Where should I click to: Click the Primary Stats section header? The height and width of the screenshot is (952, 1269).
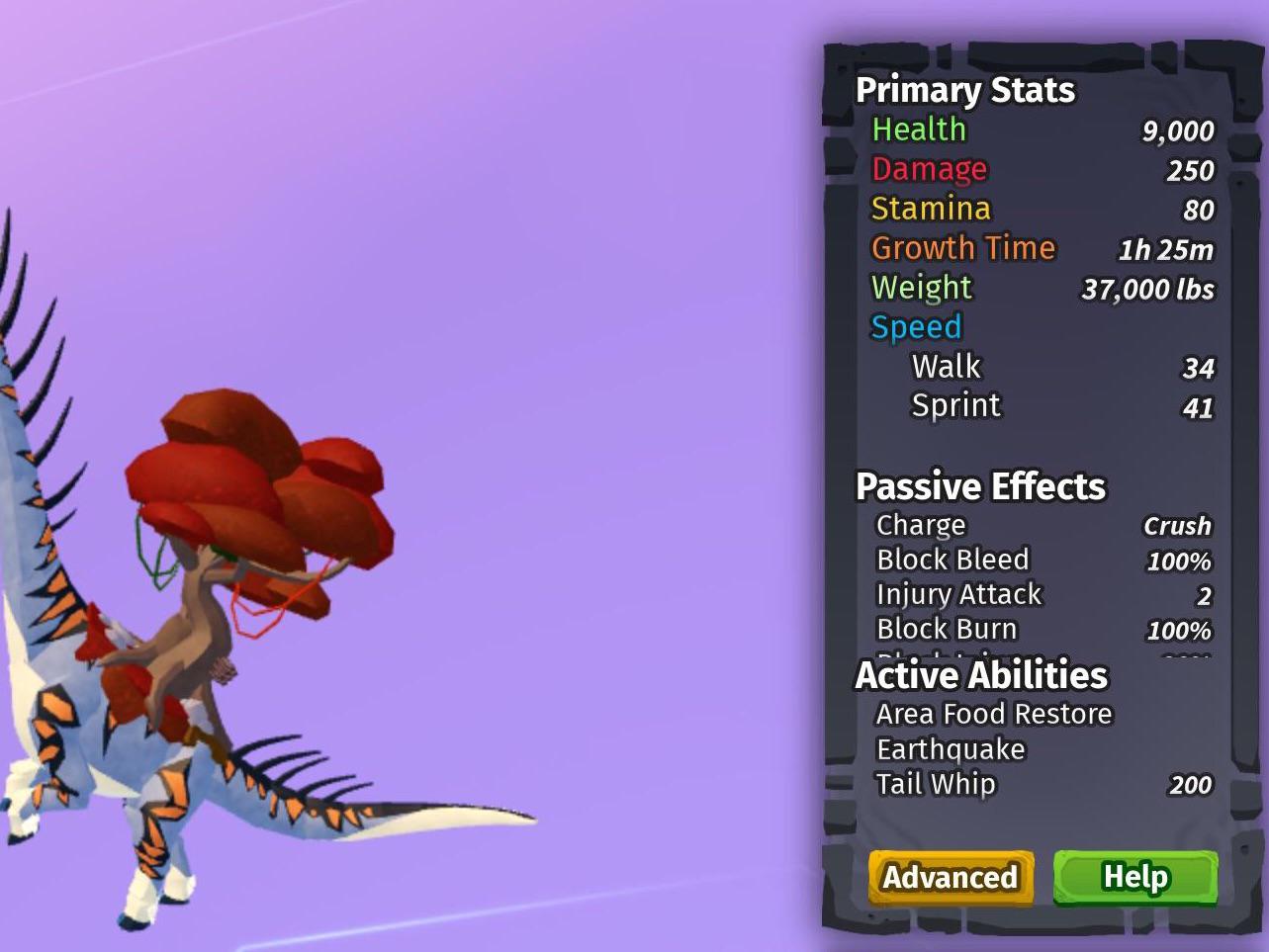[x=966, y=90]
